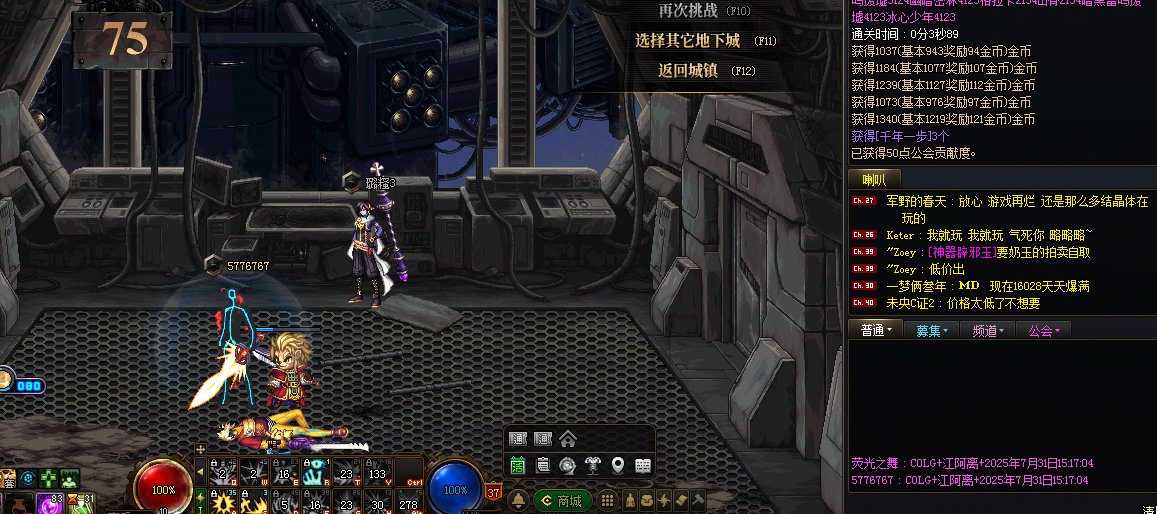Screen dimensions: 1157x514
Task: Switch to the 募集 recruitment chat tab
Action: 931,331
